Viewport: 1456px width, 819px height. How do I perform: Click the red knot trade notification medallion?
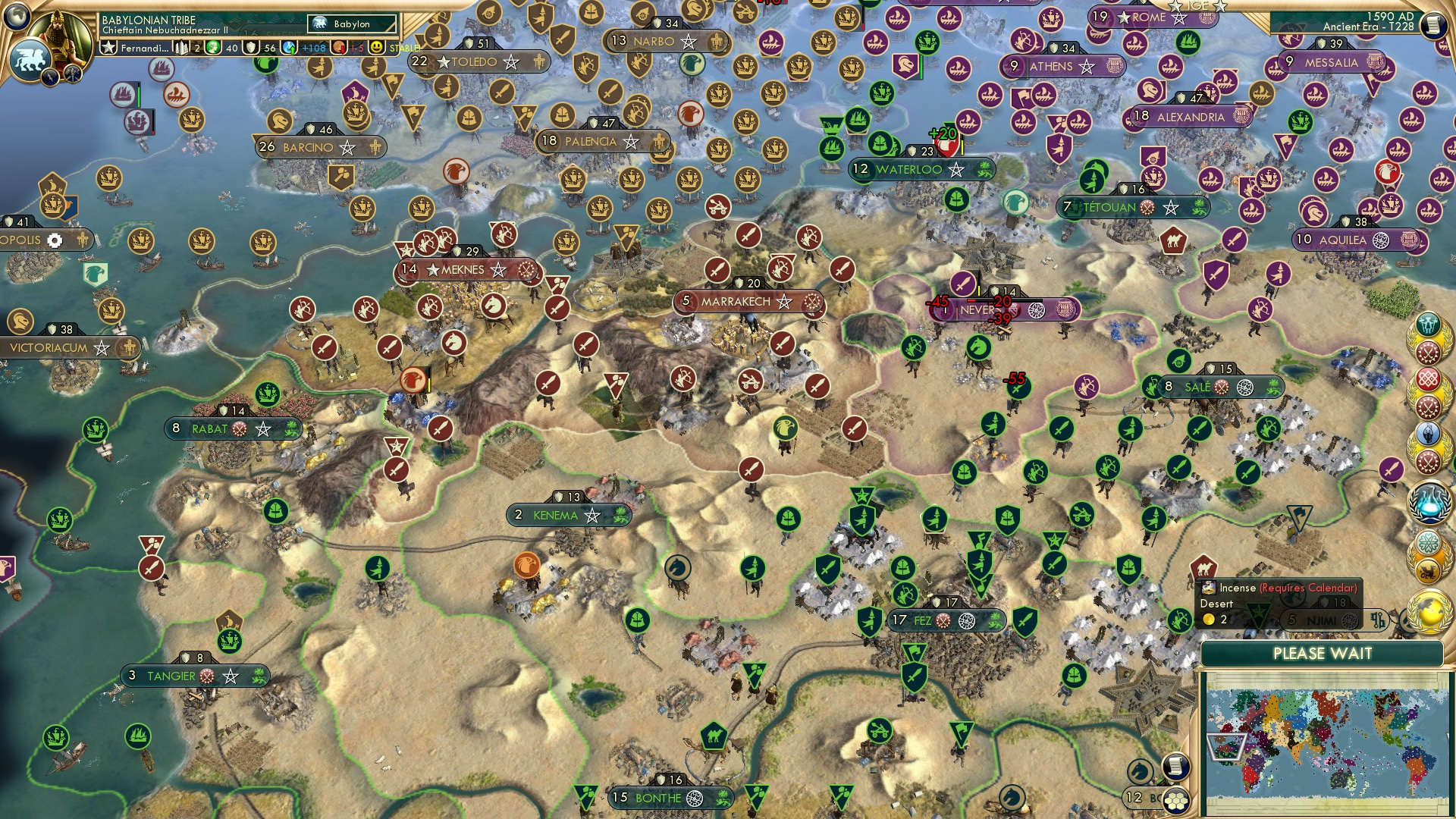point(1428,379)
